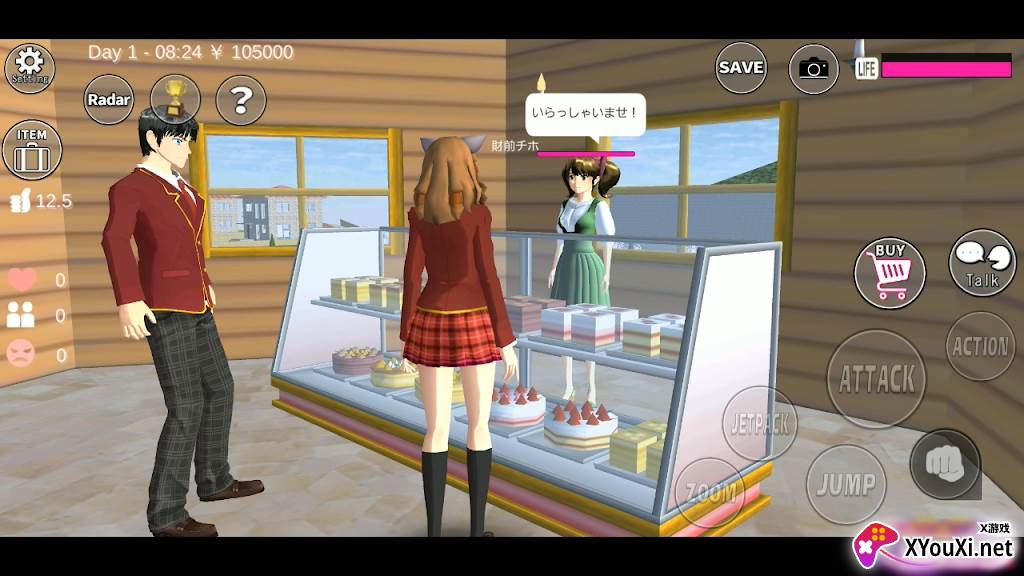Toggle the Radar button
Viewport: 1024px width, 576px height.
tap(109, 100)
